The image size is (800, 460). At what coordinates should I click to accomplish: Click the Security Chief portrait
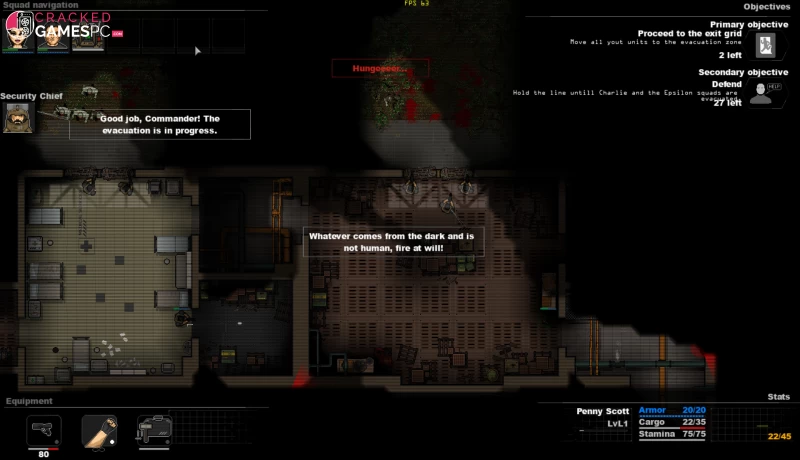pos(18,119)
